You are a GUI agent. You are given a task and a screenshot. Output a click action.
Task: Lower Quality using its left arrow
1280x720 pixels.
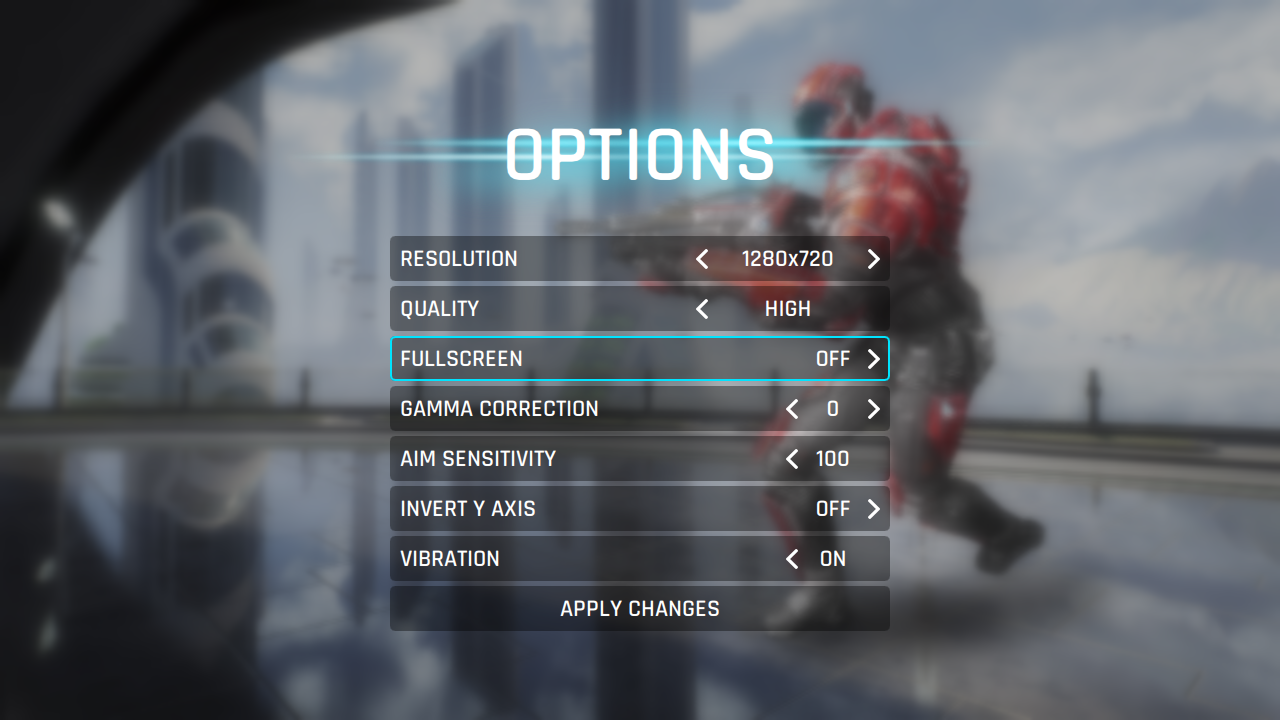(x=702, y=309)
